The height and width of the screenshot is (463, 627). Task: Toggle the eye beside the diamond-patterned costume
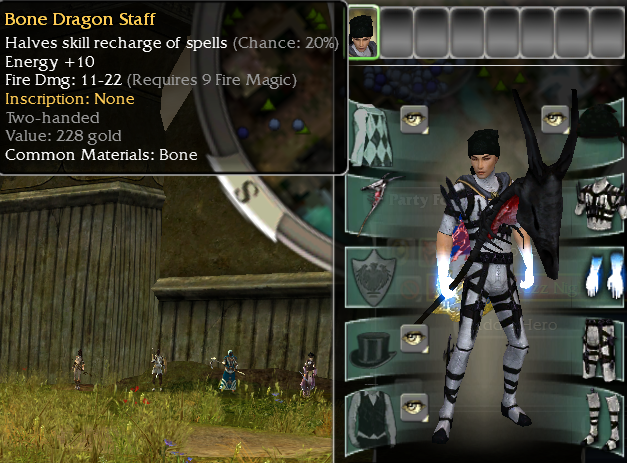[414, 119]
